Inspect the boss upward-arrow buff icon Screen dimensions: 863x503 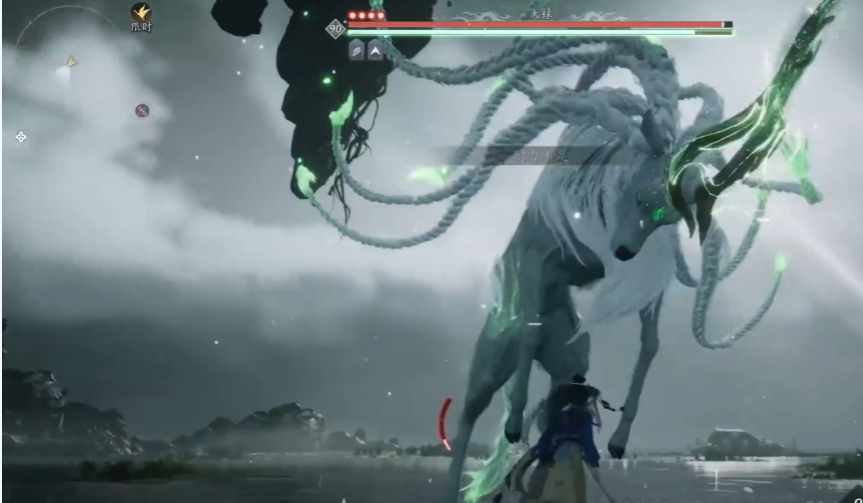[x=376, y=49]
